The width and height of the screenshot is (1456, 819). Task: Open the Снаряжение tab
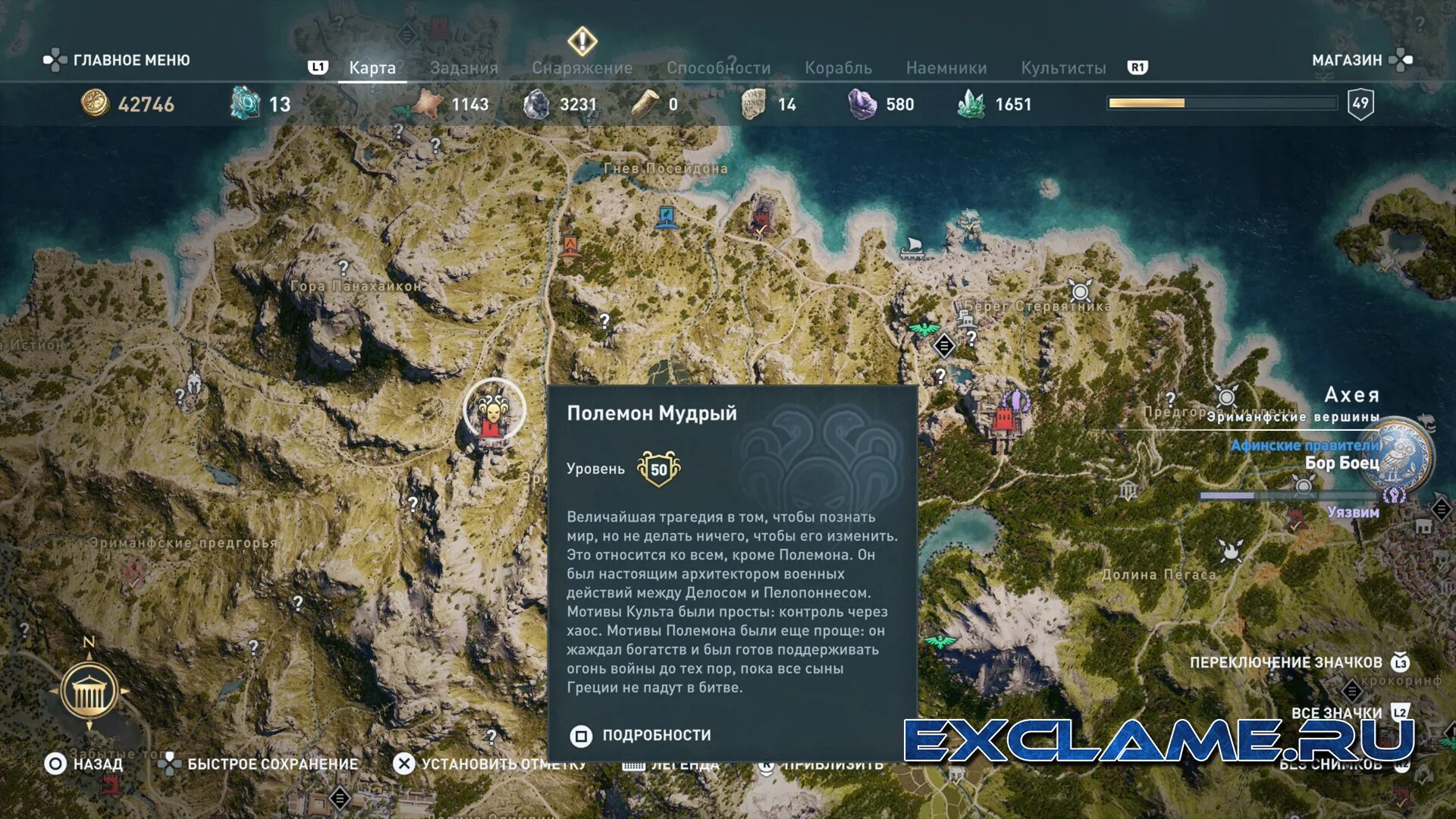[582, 68]
